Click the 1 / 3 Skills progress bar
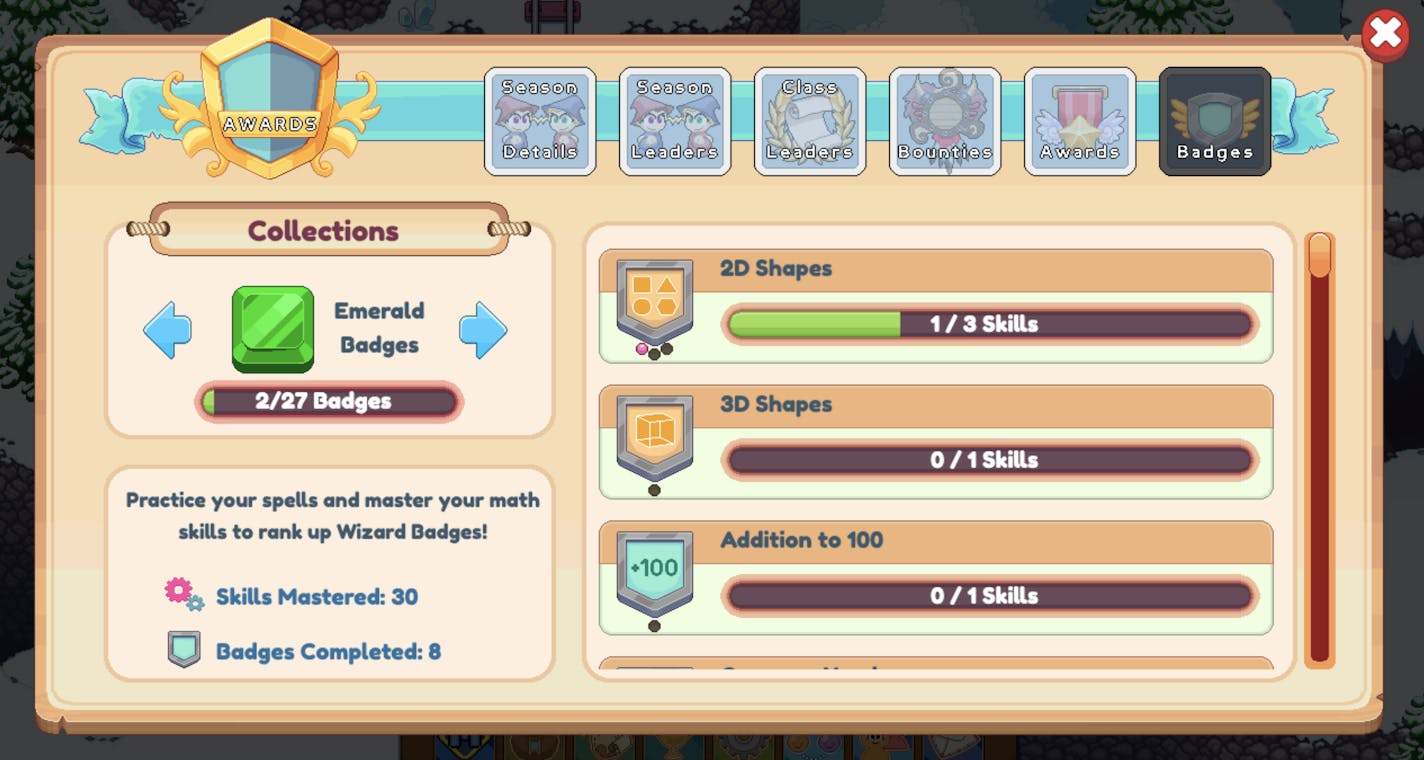This screenshot has height=760, width=1424. coord(990,324)
